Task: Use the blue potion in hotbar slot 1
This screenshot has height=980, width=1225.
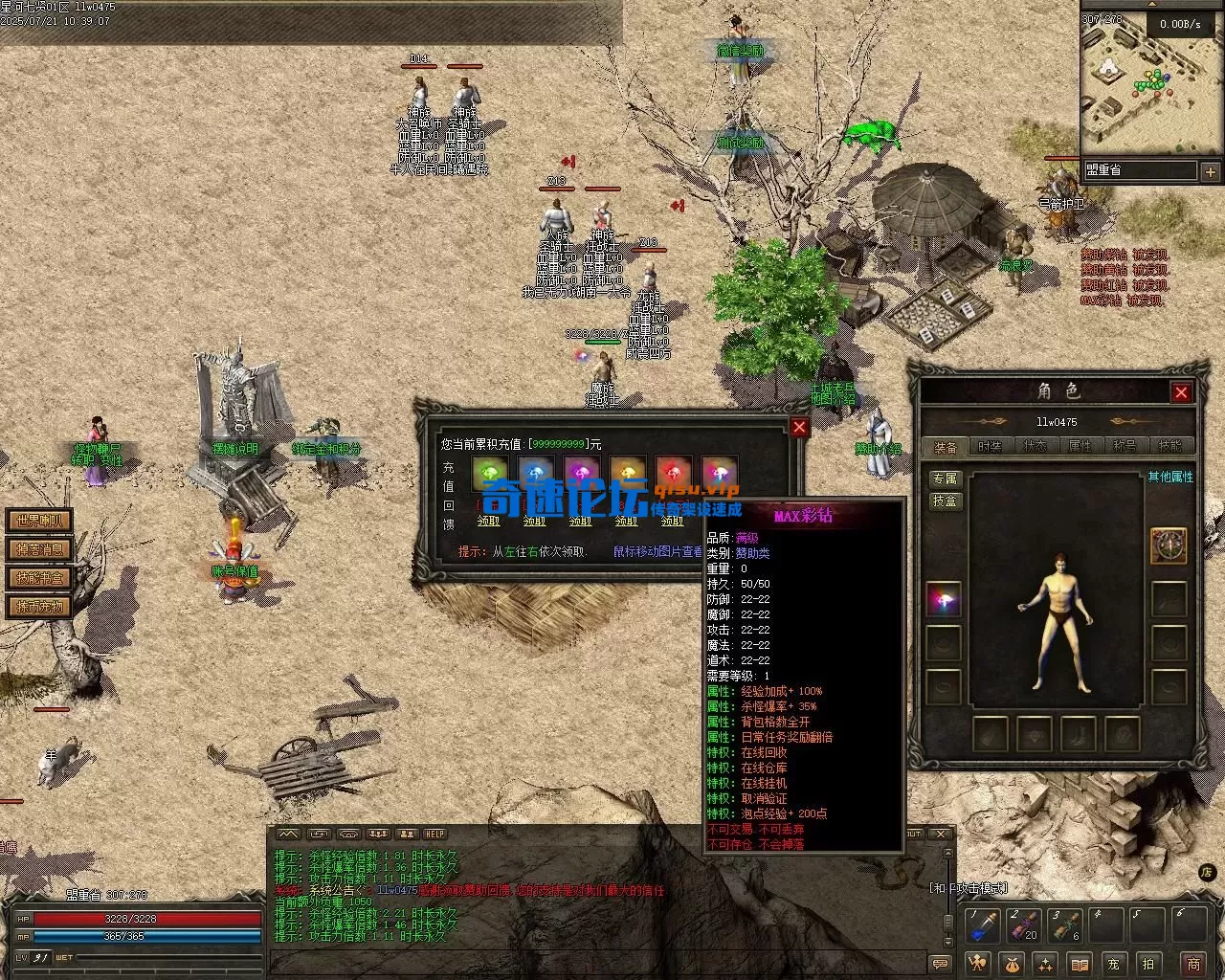Action: 985,926
